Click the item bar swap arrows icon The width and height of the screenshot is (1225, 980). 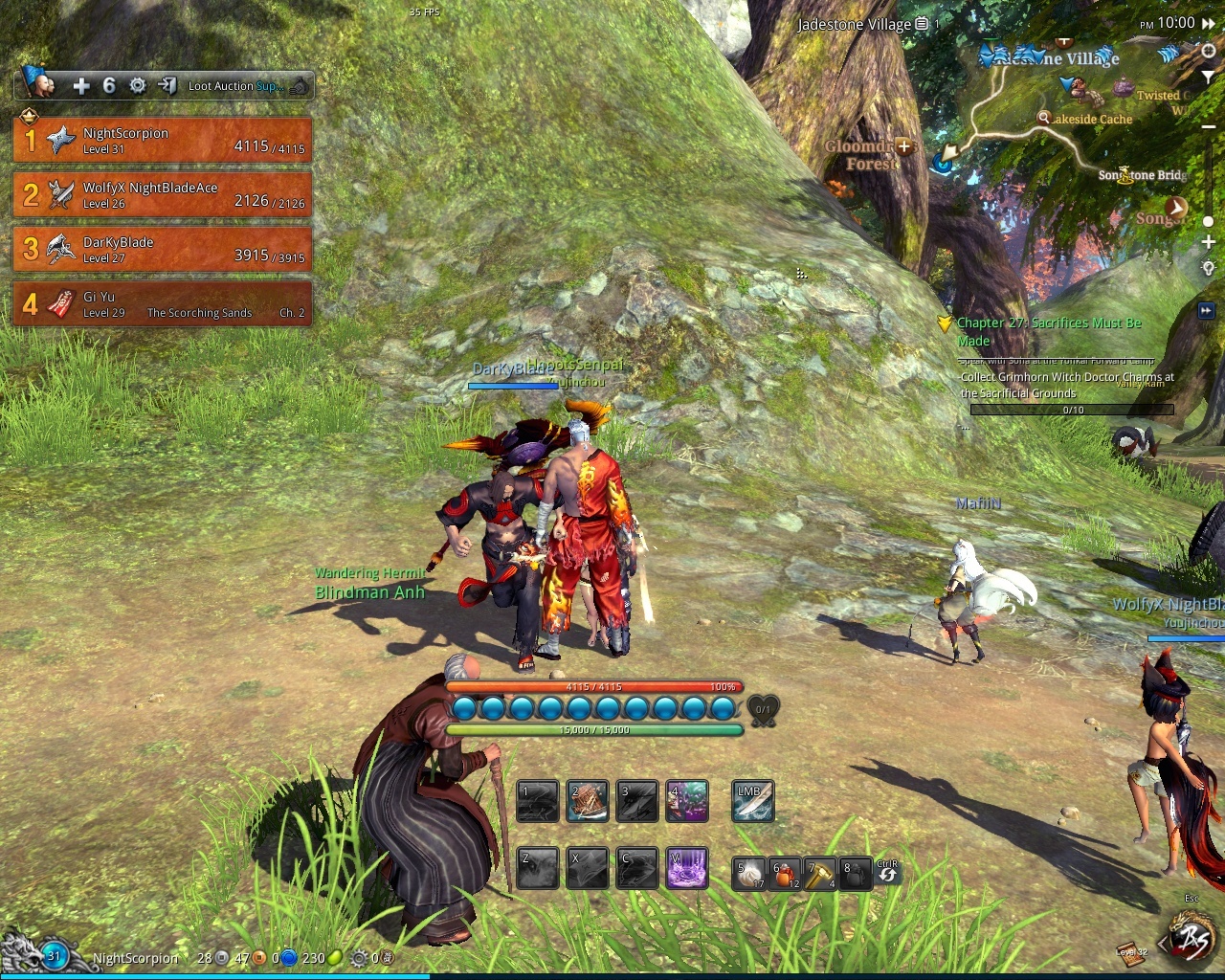click(x=888, y=873)
